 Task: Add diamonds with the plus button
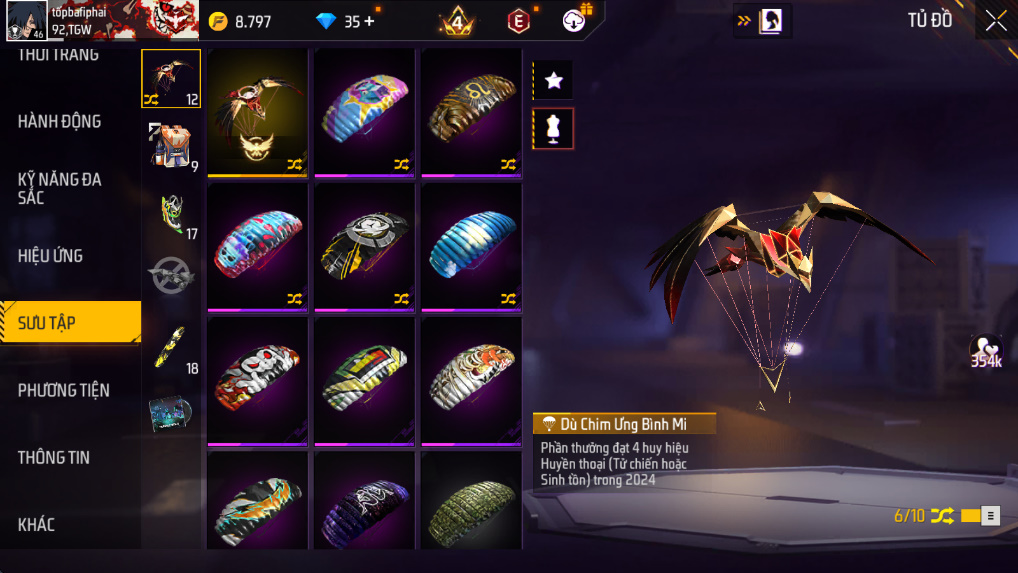click(x=370, y=21)
